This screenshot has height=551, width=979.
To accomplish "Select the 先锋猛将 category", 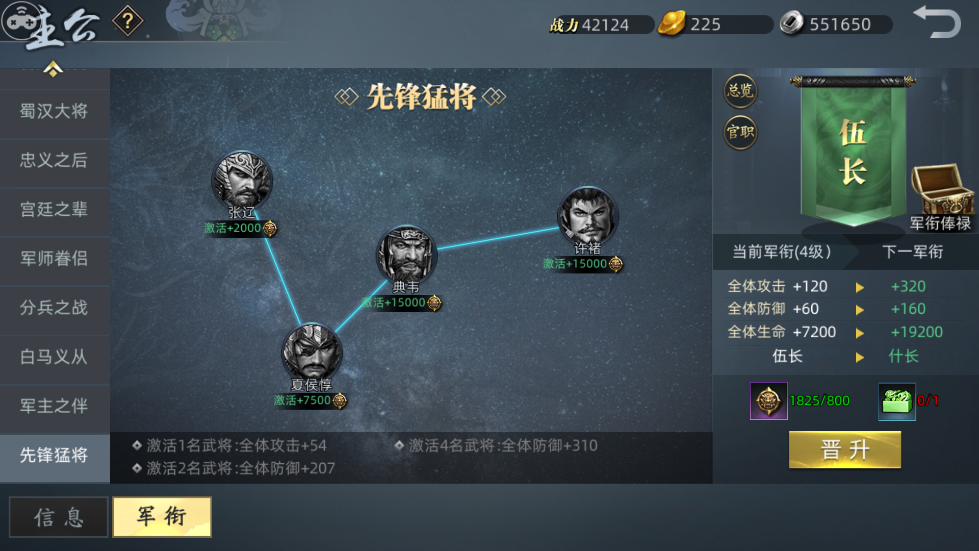I will pyautogui.click(x=54, y=455).
